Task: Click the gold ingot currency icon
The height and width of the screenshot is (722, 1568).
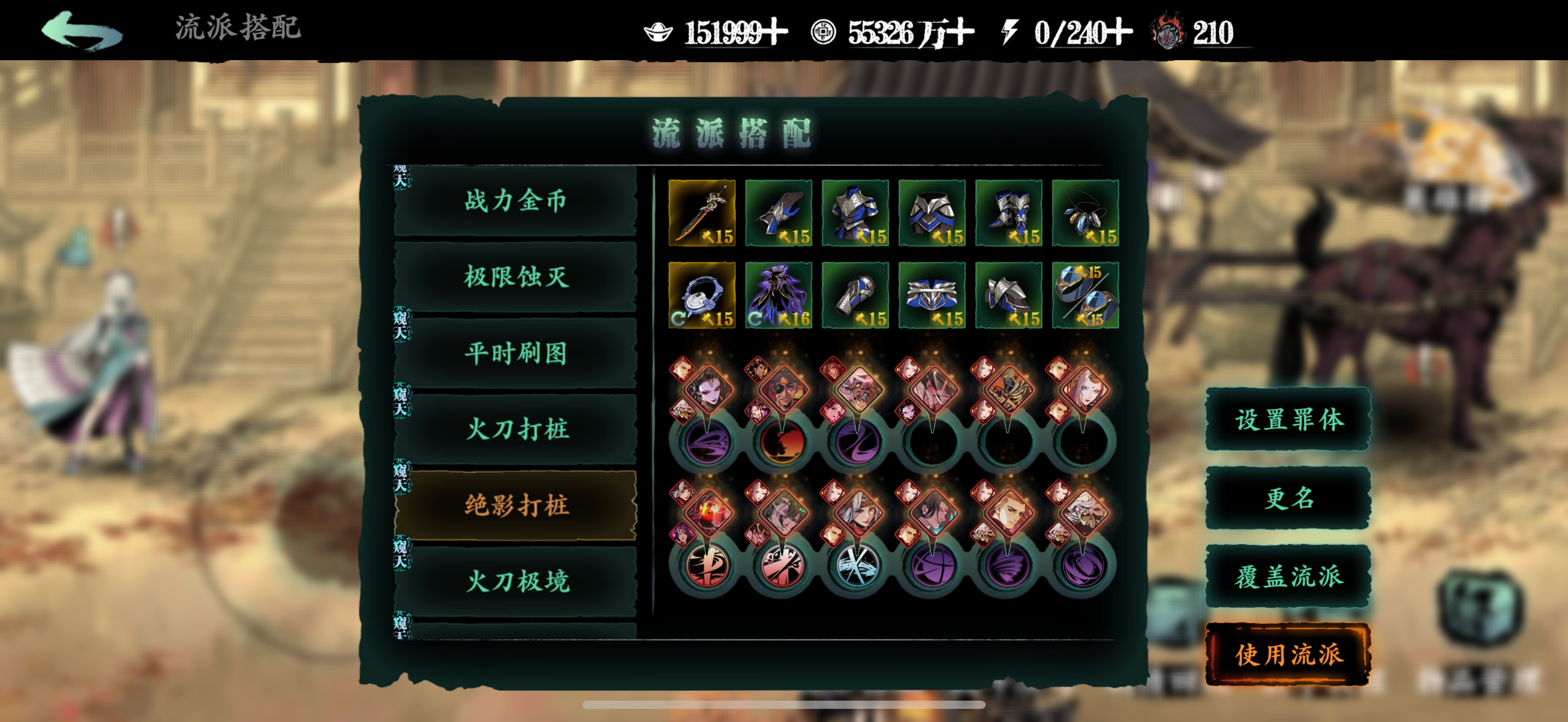Action: tap(659, 32)
